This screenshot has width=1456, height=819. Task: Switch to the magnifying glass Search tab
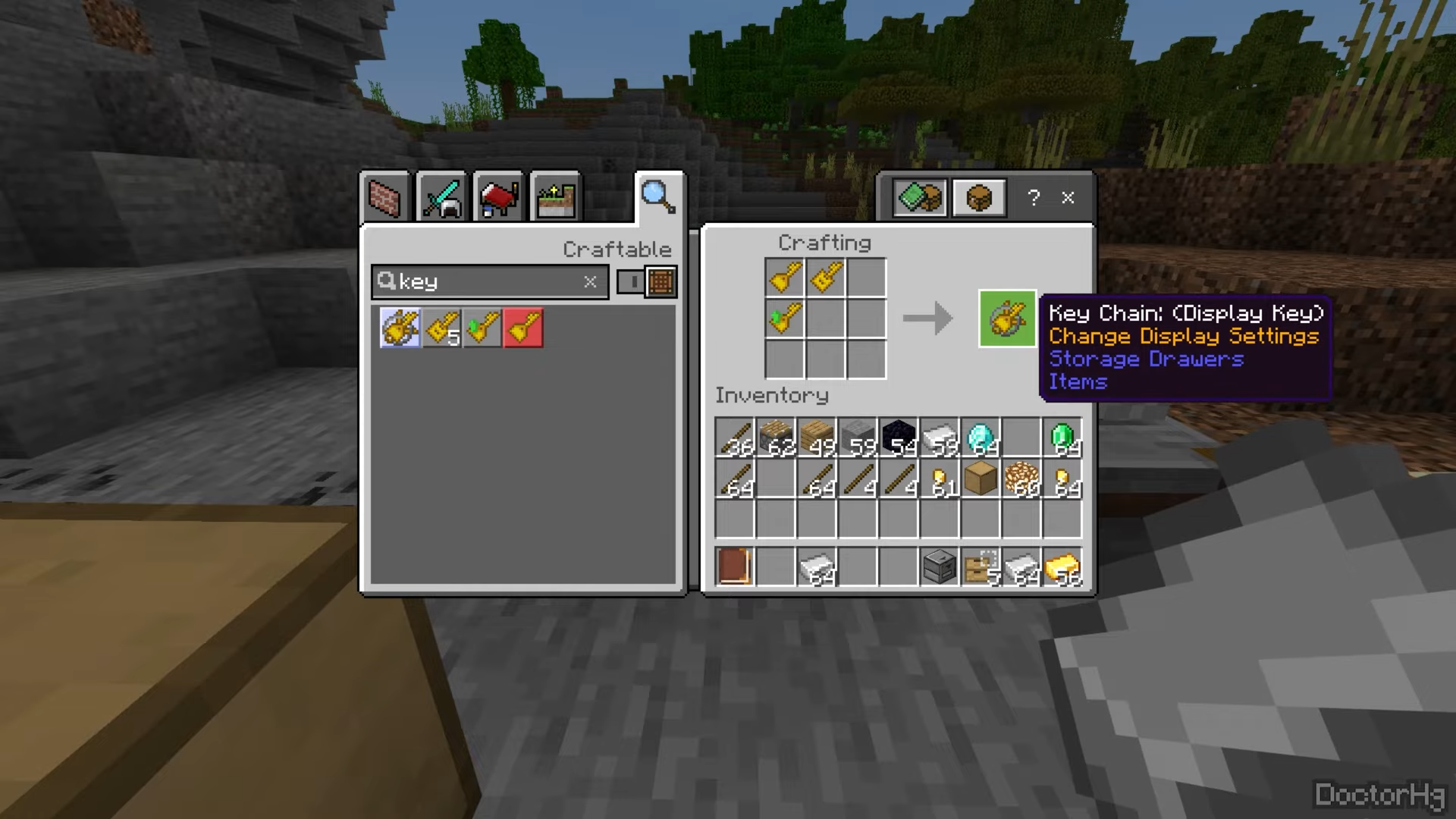657,197
